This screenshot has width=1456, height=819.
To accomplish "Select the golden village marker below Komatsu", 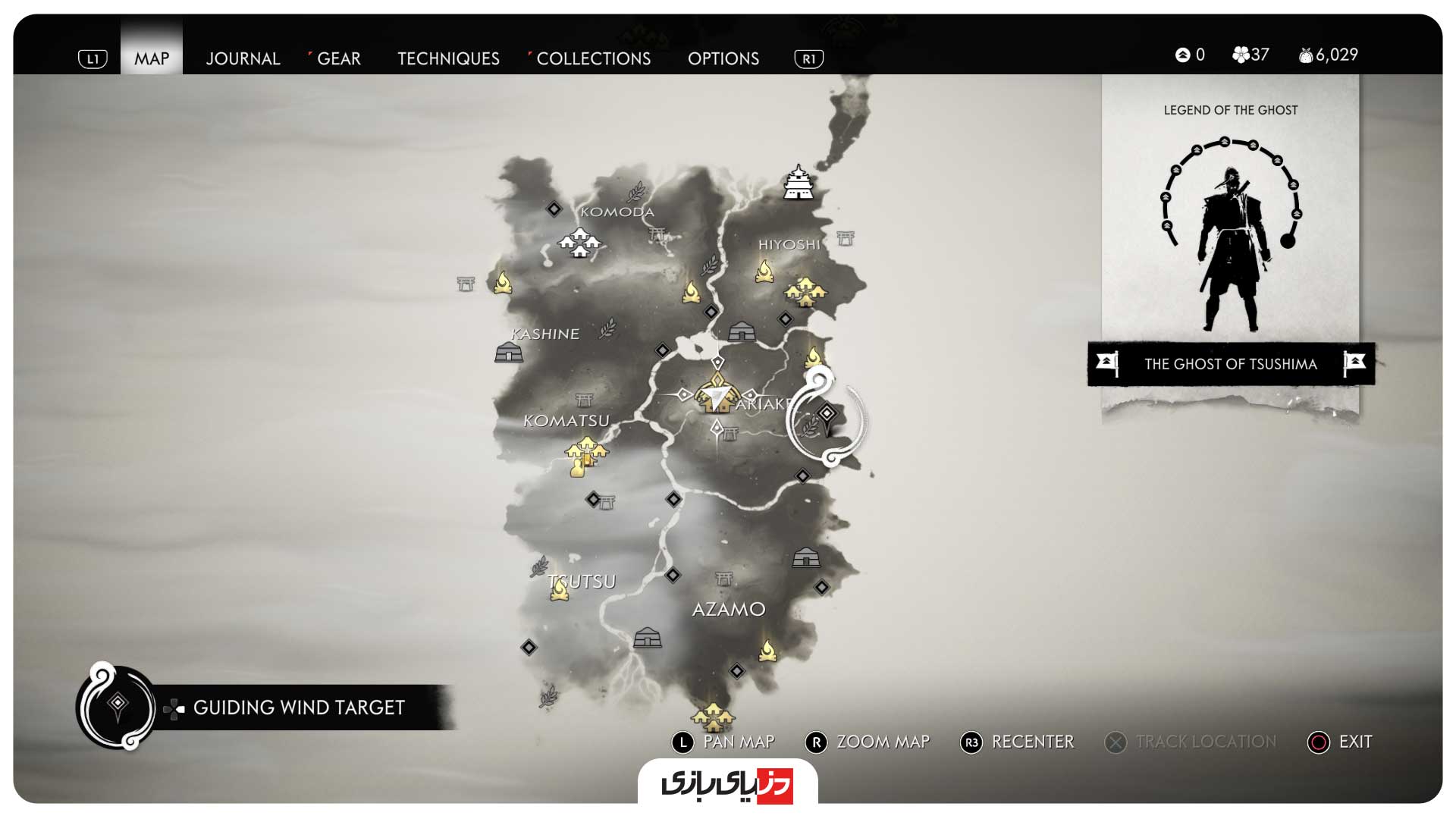I will [x=585, y=455].
